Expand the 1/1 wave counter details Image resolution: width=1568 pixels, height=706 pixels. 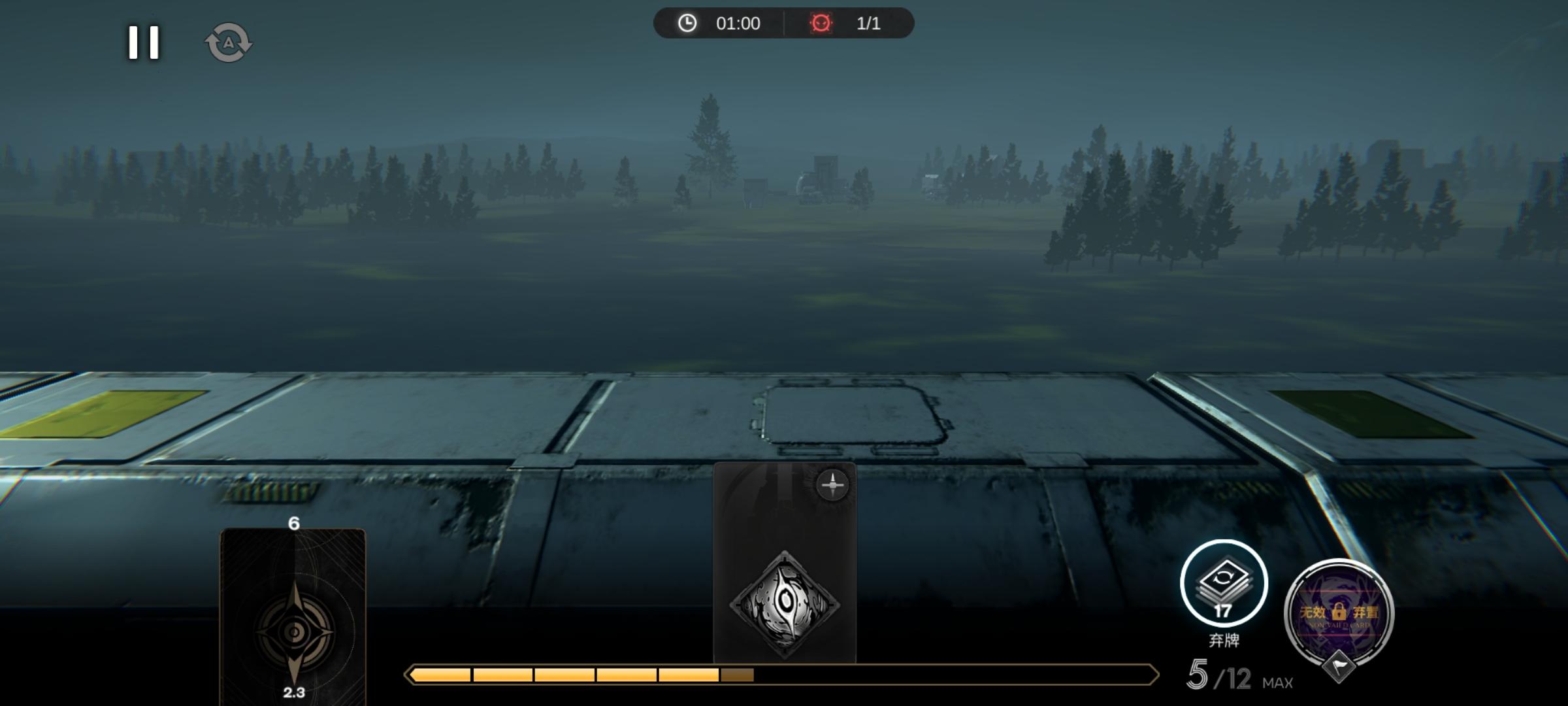tap(868, 24)
